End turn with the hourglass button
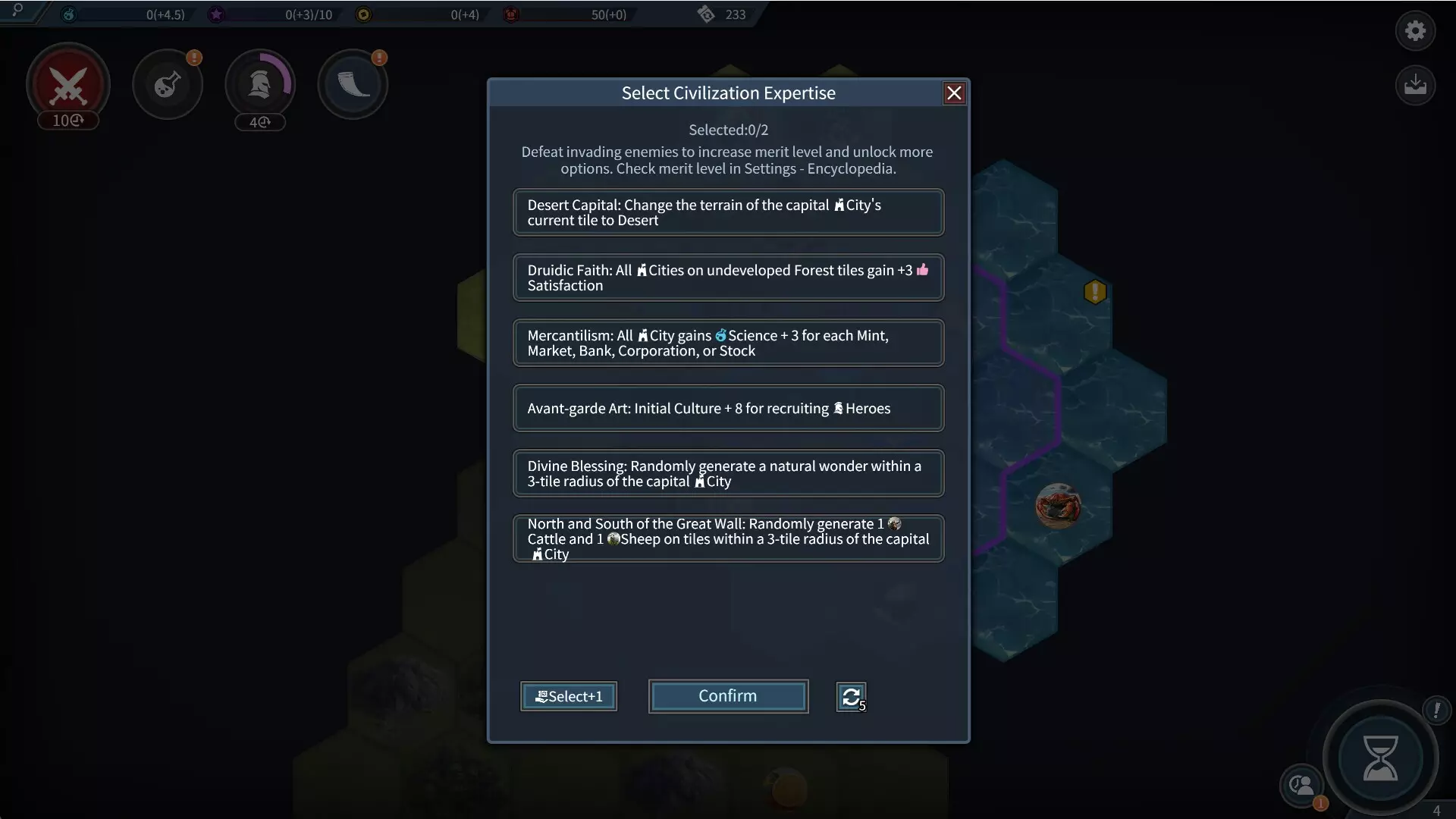Screen dimensions: 1456x819 coord(1380,758)
